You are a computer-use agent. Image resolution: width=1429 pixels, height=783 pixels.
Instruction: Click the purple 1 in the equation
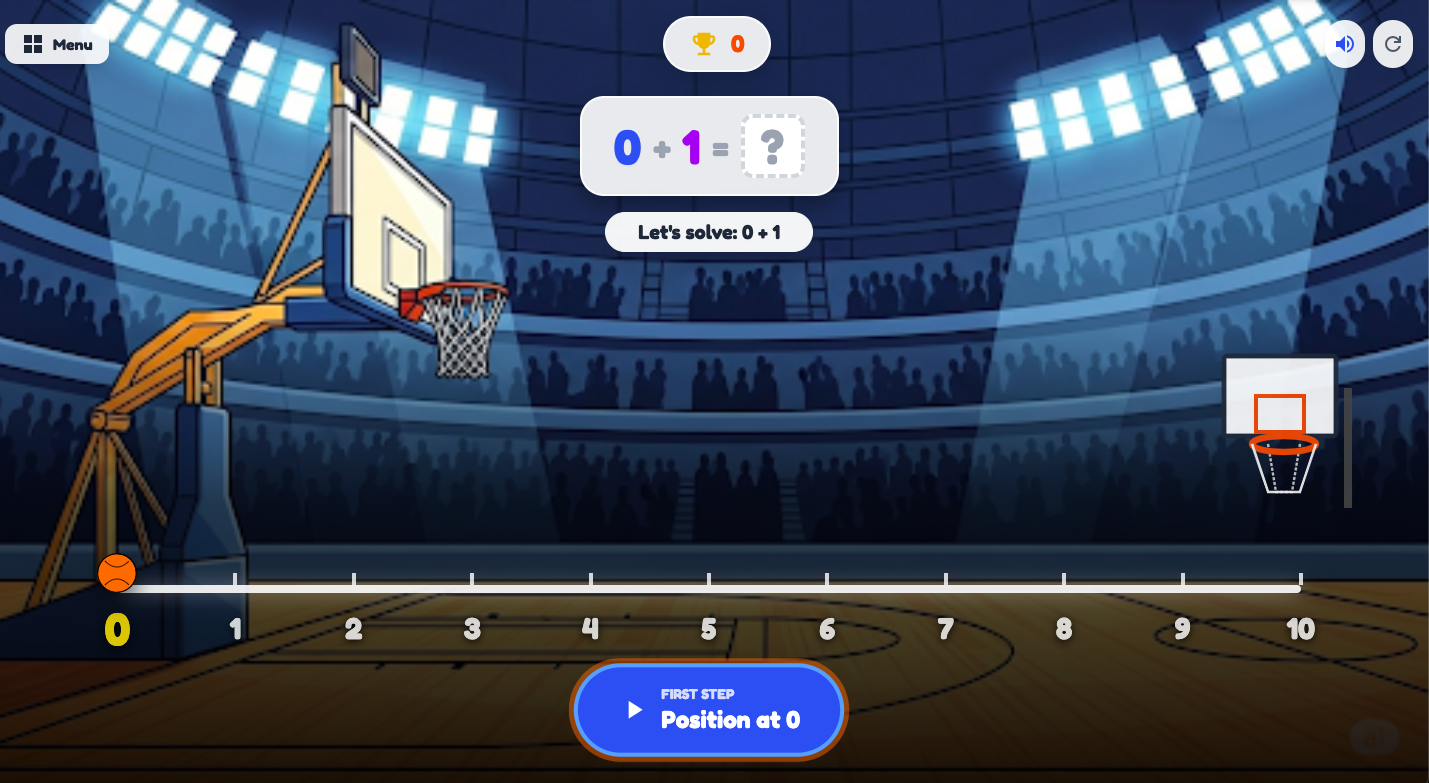click(x=692, y=146)
